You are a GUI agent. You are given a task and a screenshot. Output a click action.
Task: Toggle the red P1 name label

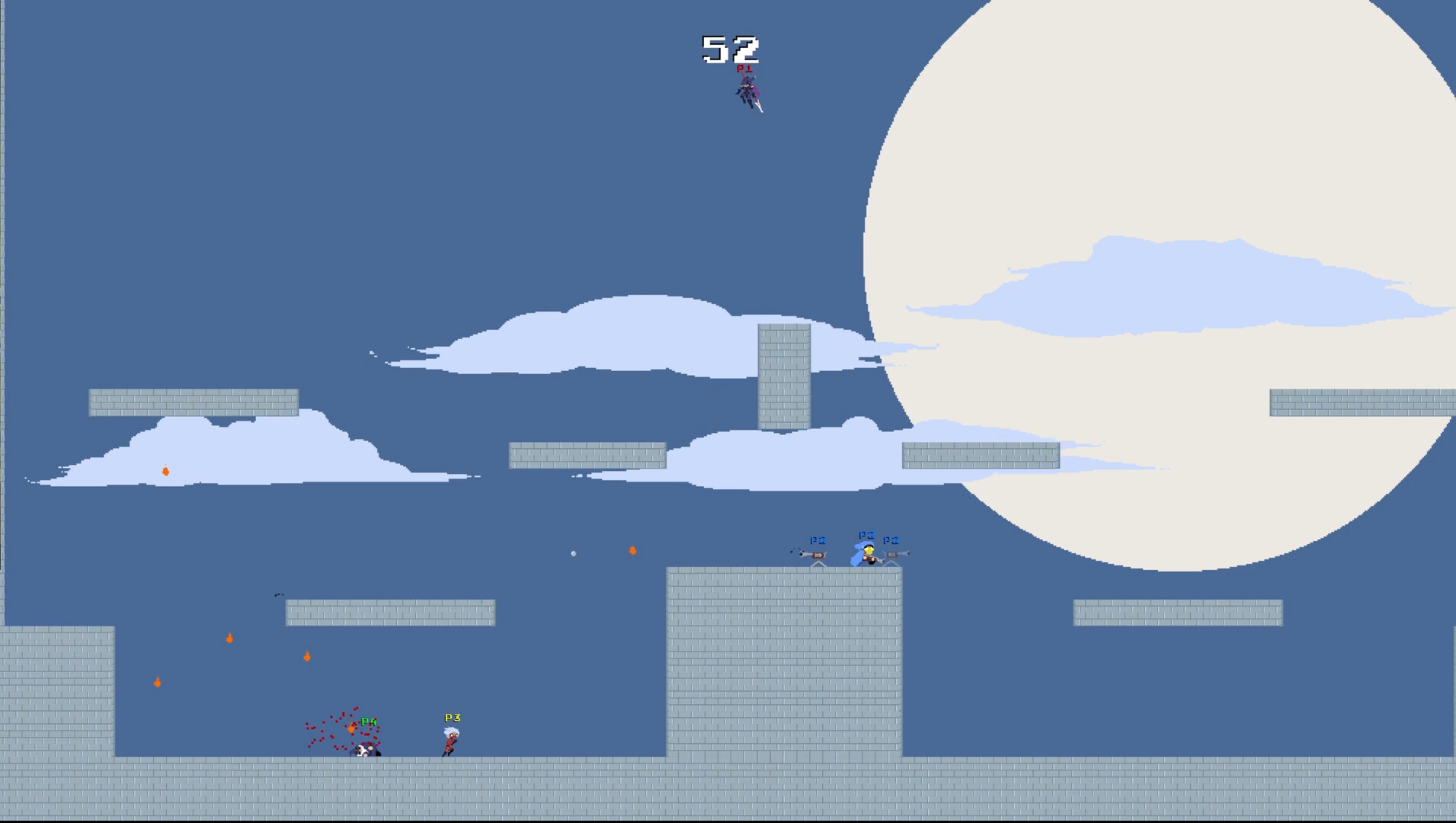click(x=744, y=68)
